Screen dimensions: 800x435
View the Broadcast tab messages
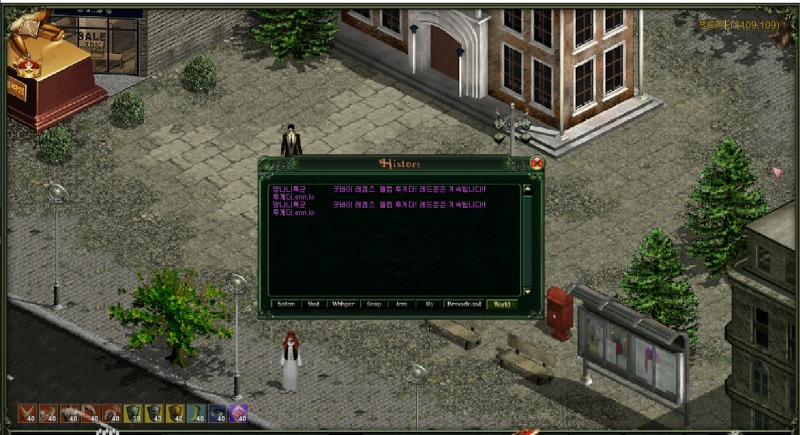click(x=464, y=304)
